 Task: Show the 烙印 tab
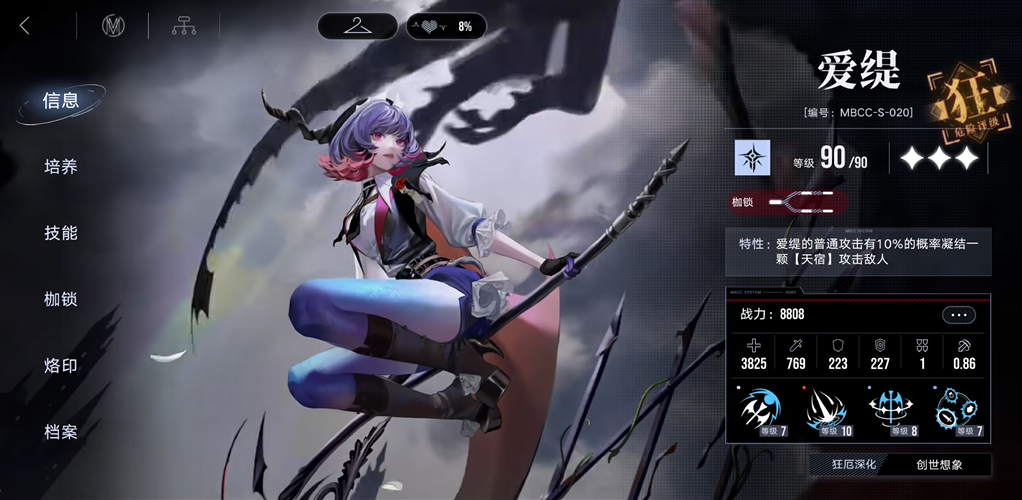(x=61, y=365)
